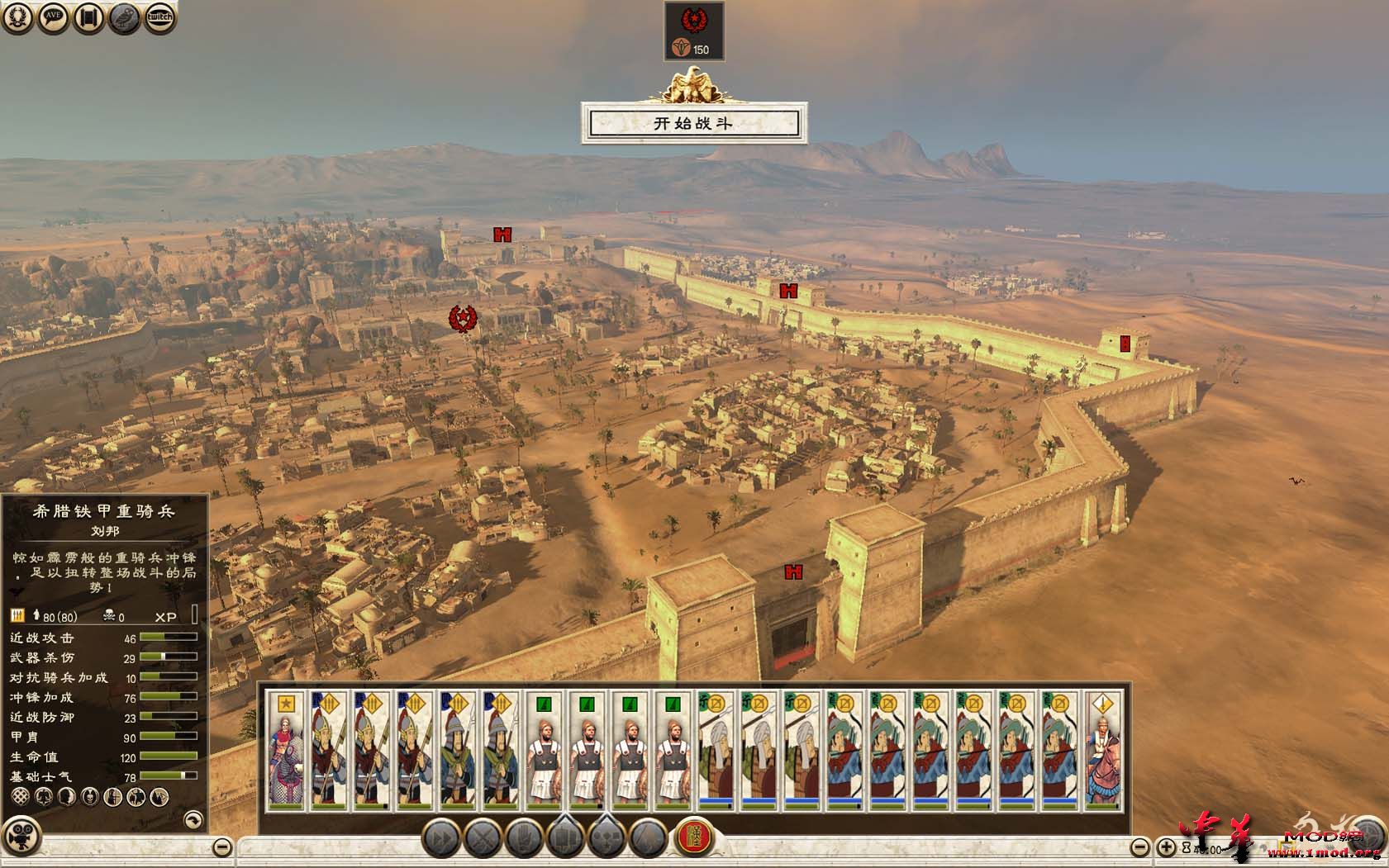Click the enemy army emblem at top
The image size is (1389, 868).
point(693,20)
